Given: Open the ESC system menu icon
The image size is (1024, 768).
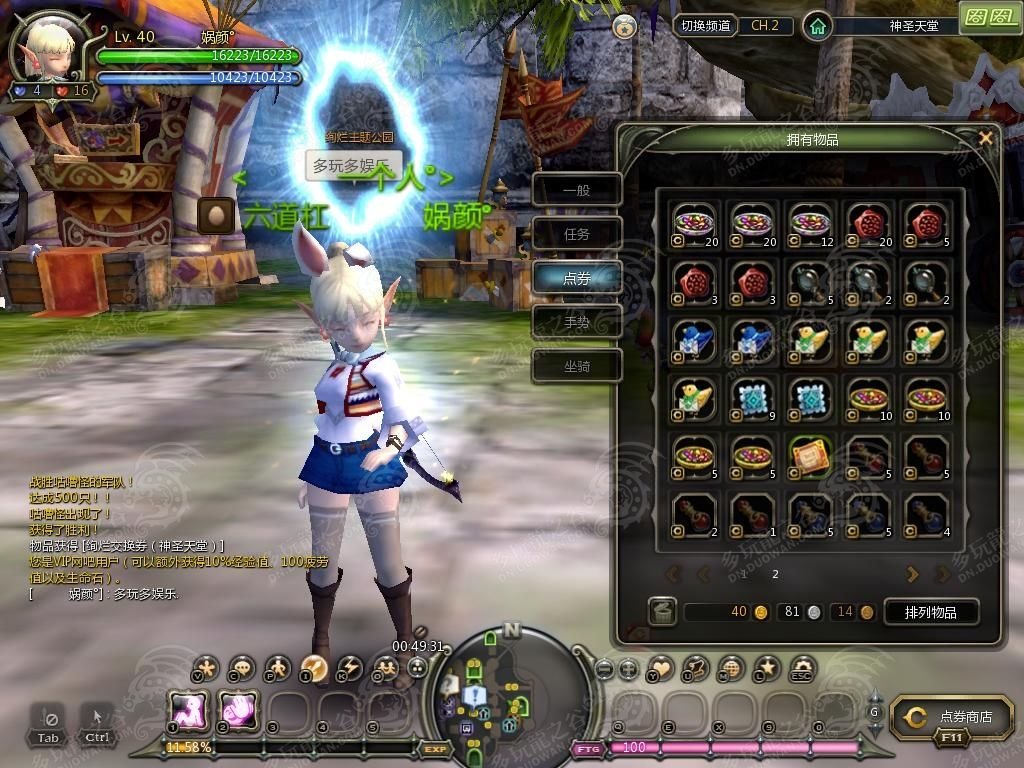Looking at the screenshot, I should pos(802,667).
